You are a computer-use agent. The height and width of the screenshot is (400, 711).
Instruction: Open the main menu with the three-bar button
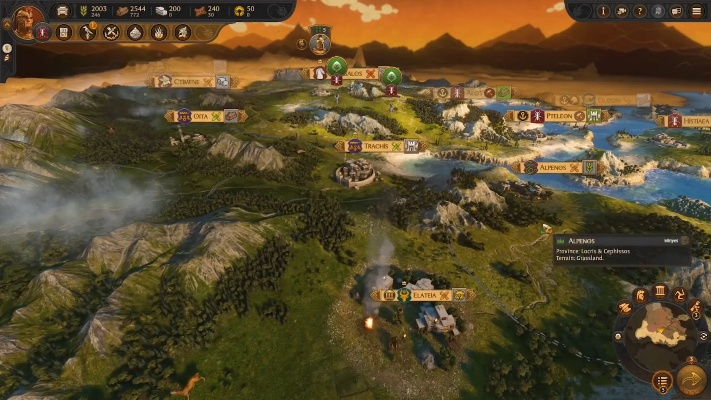[696, 11]
